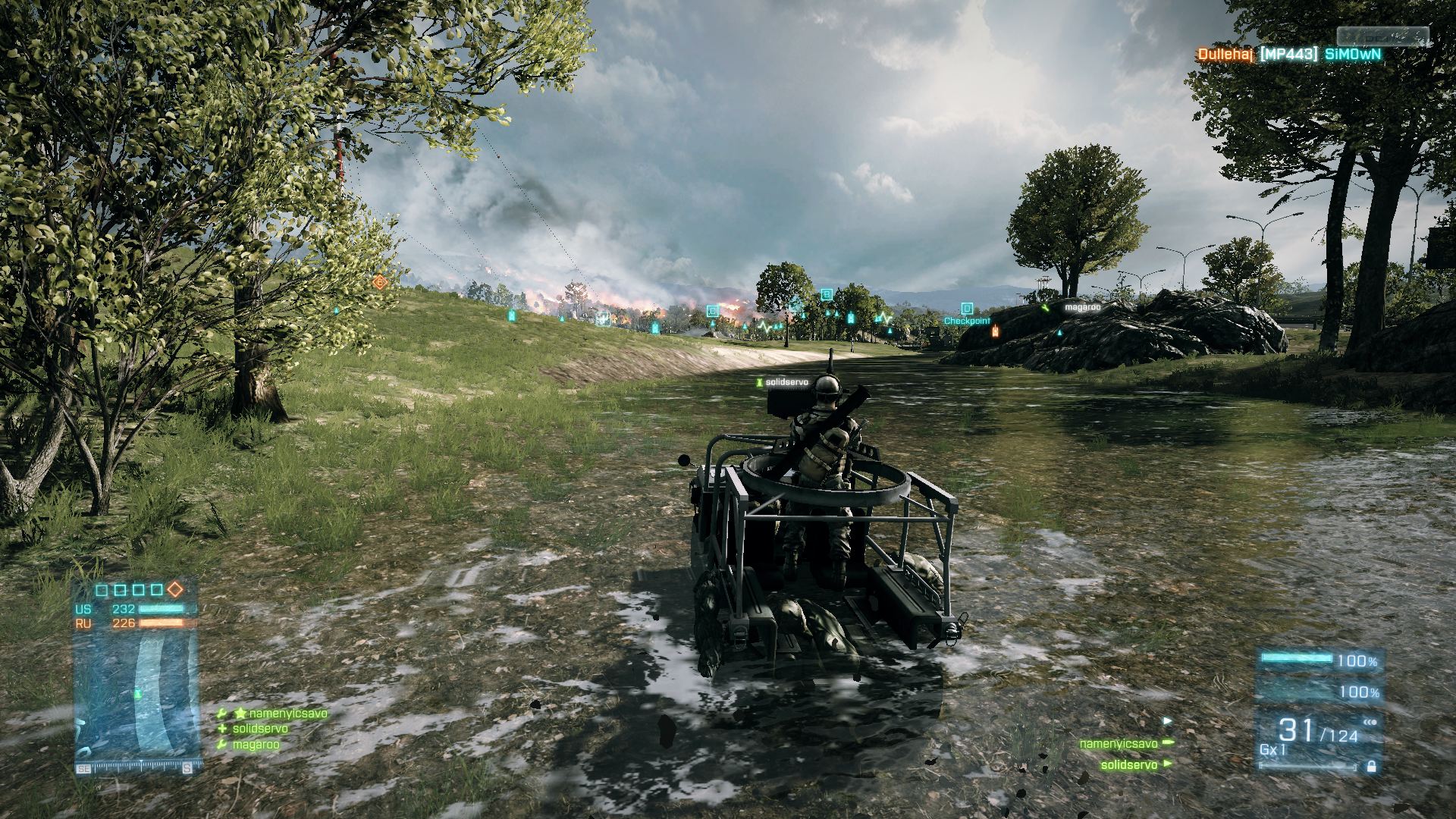Select the D objective flag marker
The width and height of the screenshot is (1456, 819).
[x=967, y=307]
